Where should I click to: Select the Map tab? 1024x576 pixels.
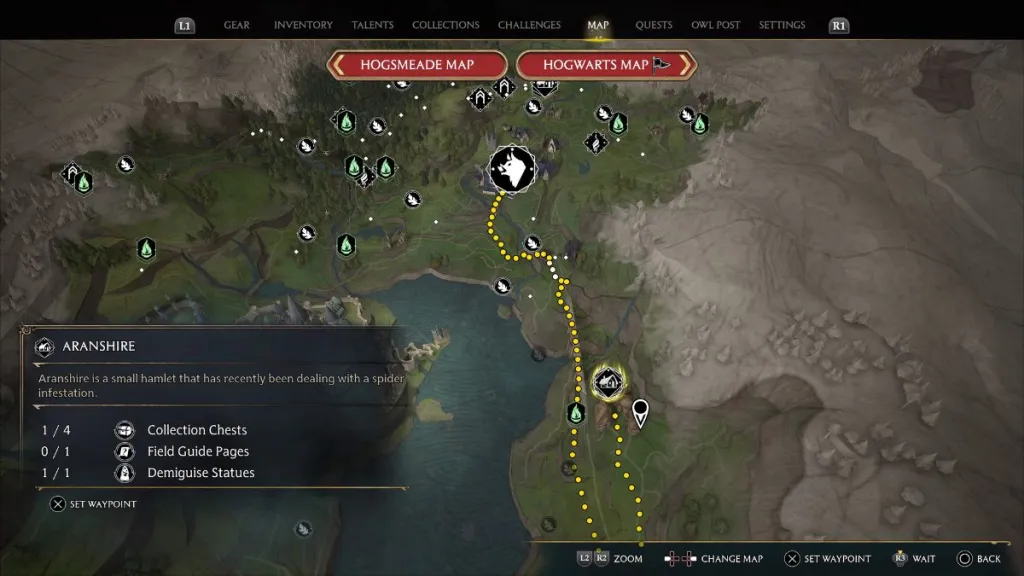pos(598,25)
